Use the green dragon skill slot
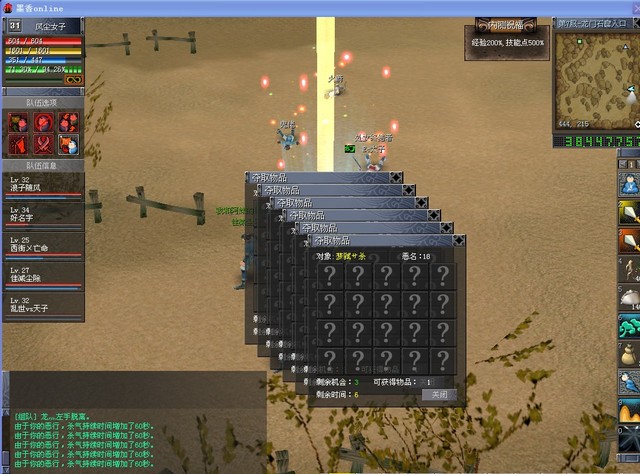This screenshot has height=474, width=640. [629, 326]
